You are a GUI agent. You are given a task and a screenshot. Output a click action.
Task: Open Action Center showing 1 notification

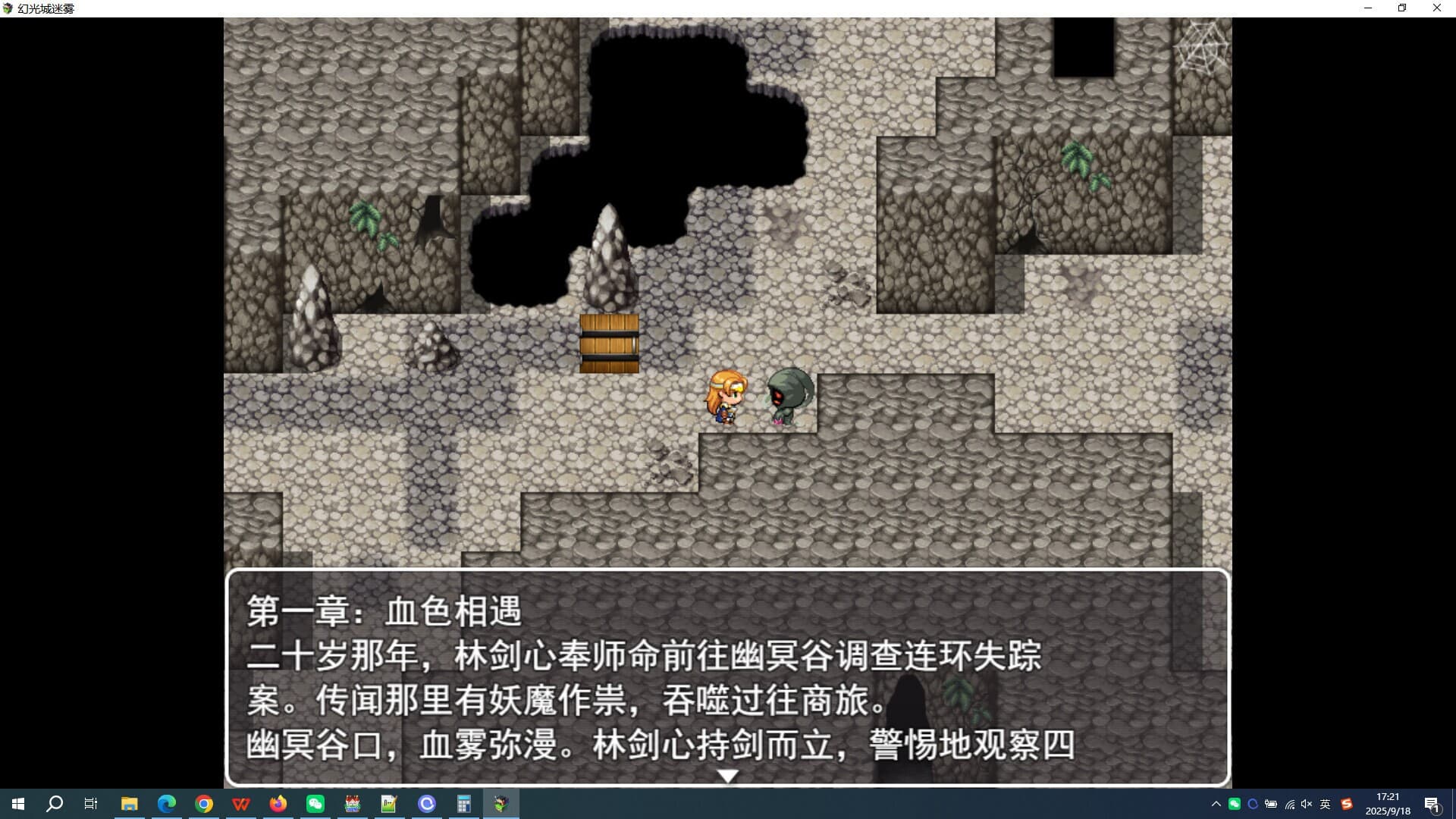1432,804
